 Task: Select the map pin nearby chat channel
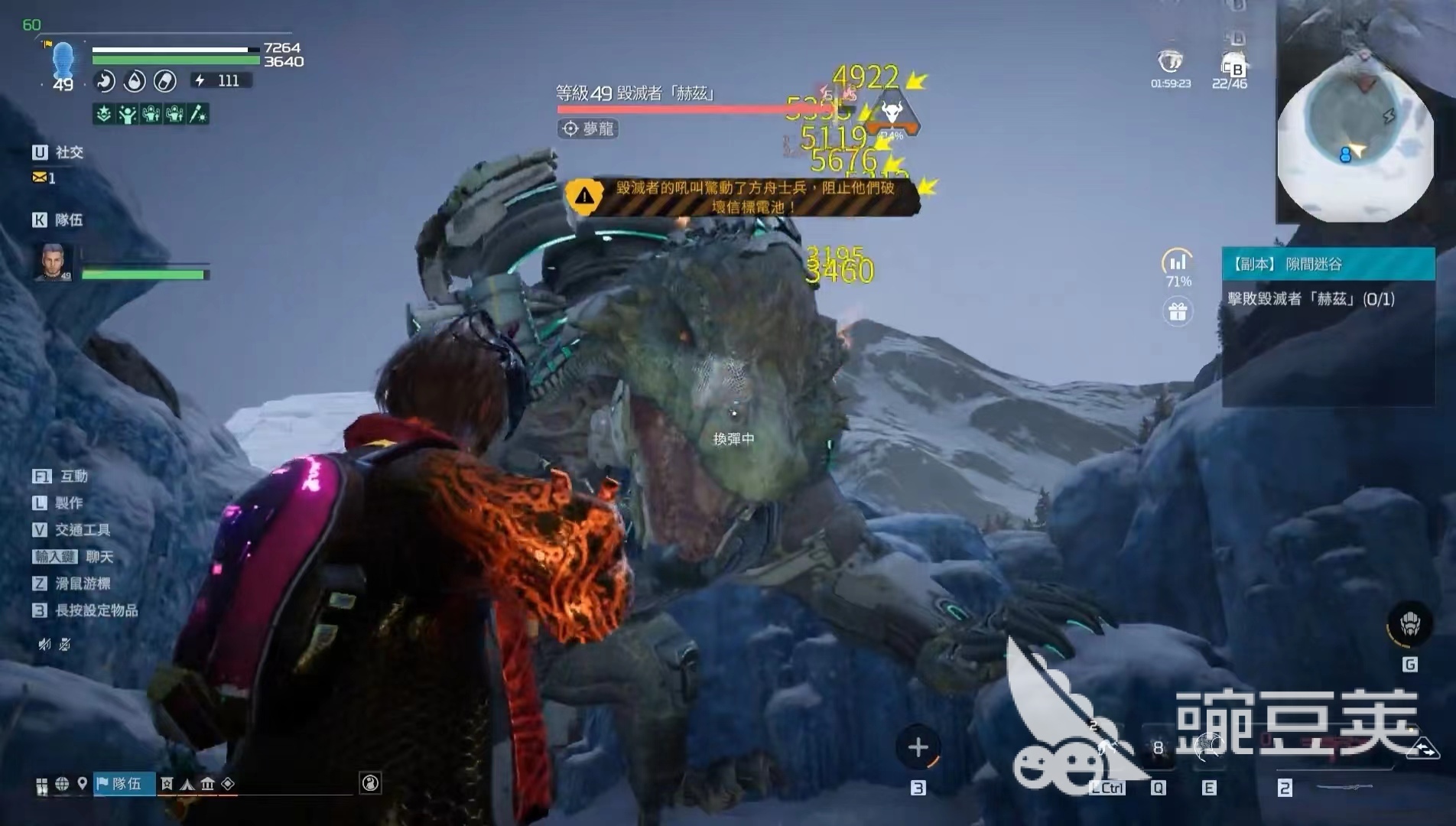82,783
